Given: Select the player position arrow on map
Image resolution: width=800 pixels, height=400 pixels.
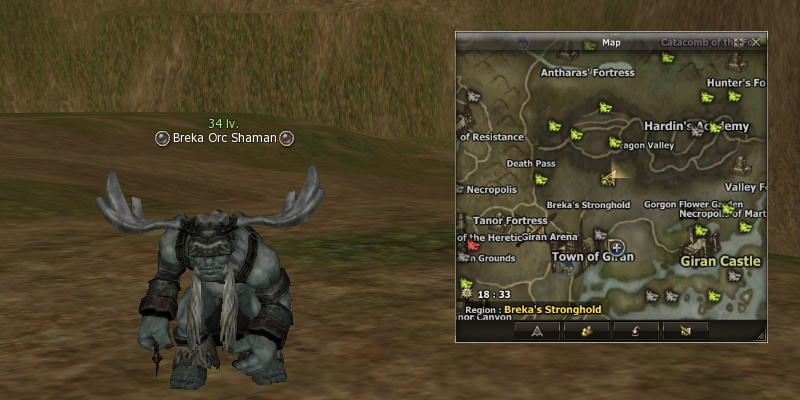Looking at the screenshot, I should tap(607, 178).
